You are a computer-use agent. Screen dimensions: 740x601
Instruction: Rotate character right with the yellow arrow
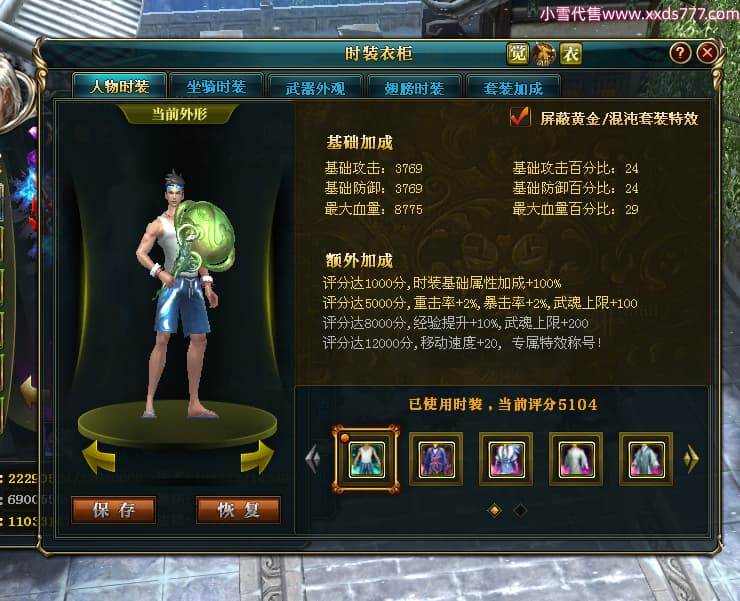pos(256,456)
